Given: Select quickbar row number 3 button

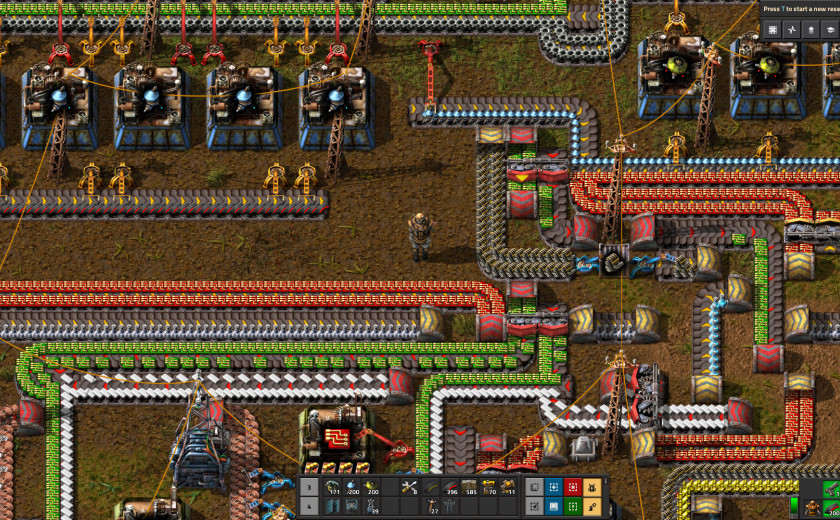Looking at the screenshot, I should pyautogui.click(x=309, y=488).
